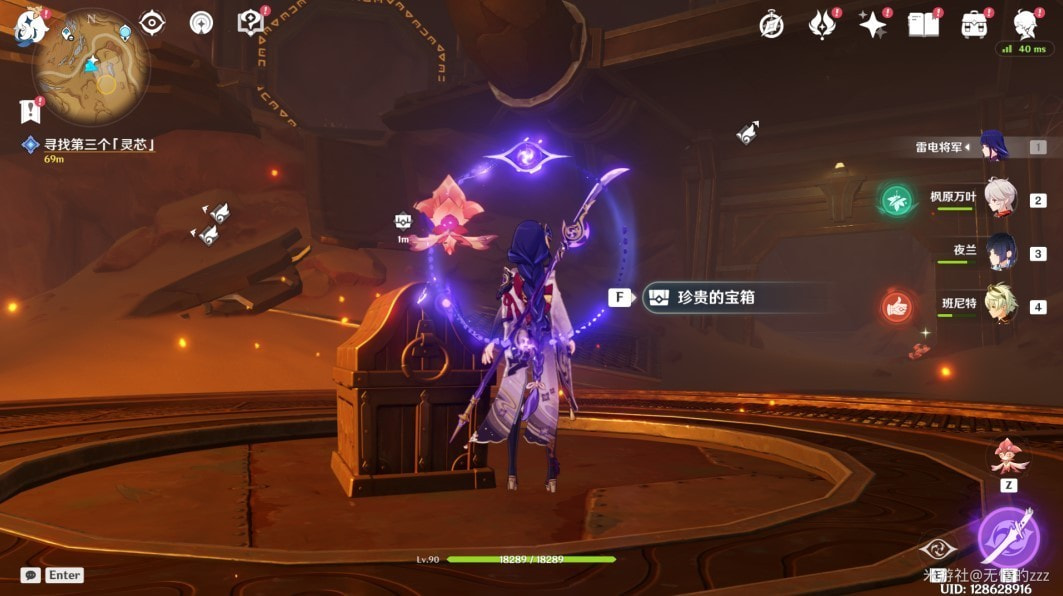The width and height of the screenshot is (1063, 596).
Task: Select the tracked quest 寻找第三个「灵芯」
Action: 98,145
